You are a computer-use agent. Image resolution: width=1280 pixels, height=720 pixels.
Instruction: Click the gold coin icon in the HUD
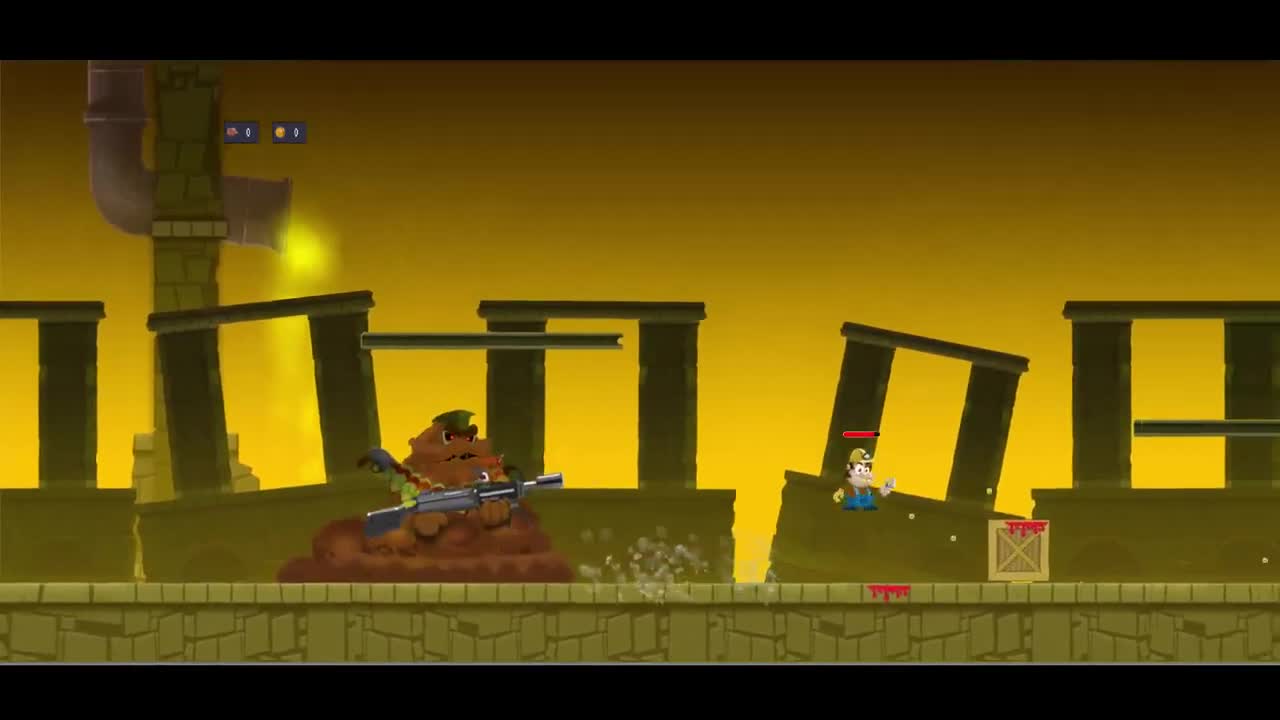(x=279, y=132)
